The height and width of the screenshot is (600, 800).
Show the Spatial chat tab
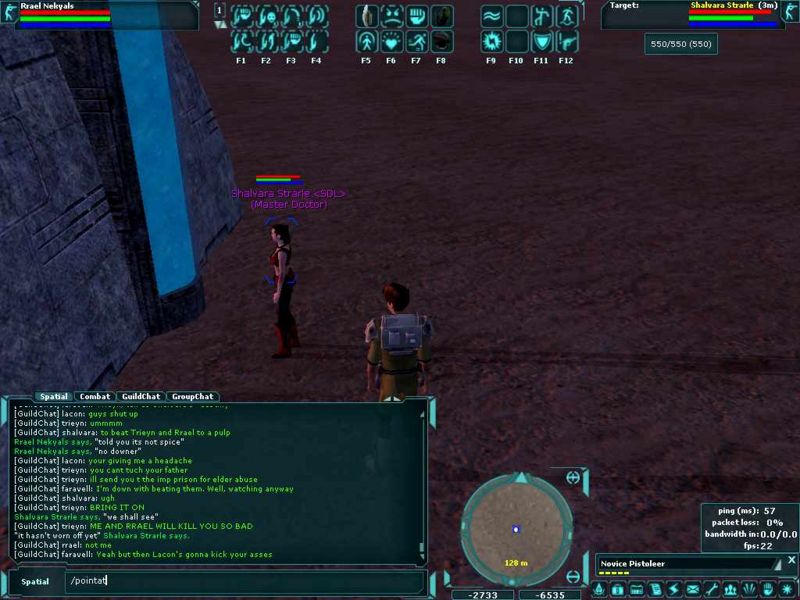coord(54,397)
